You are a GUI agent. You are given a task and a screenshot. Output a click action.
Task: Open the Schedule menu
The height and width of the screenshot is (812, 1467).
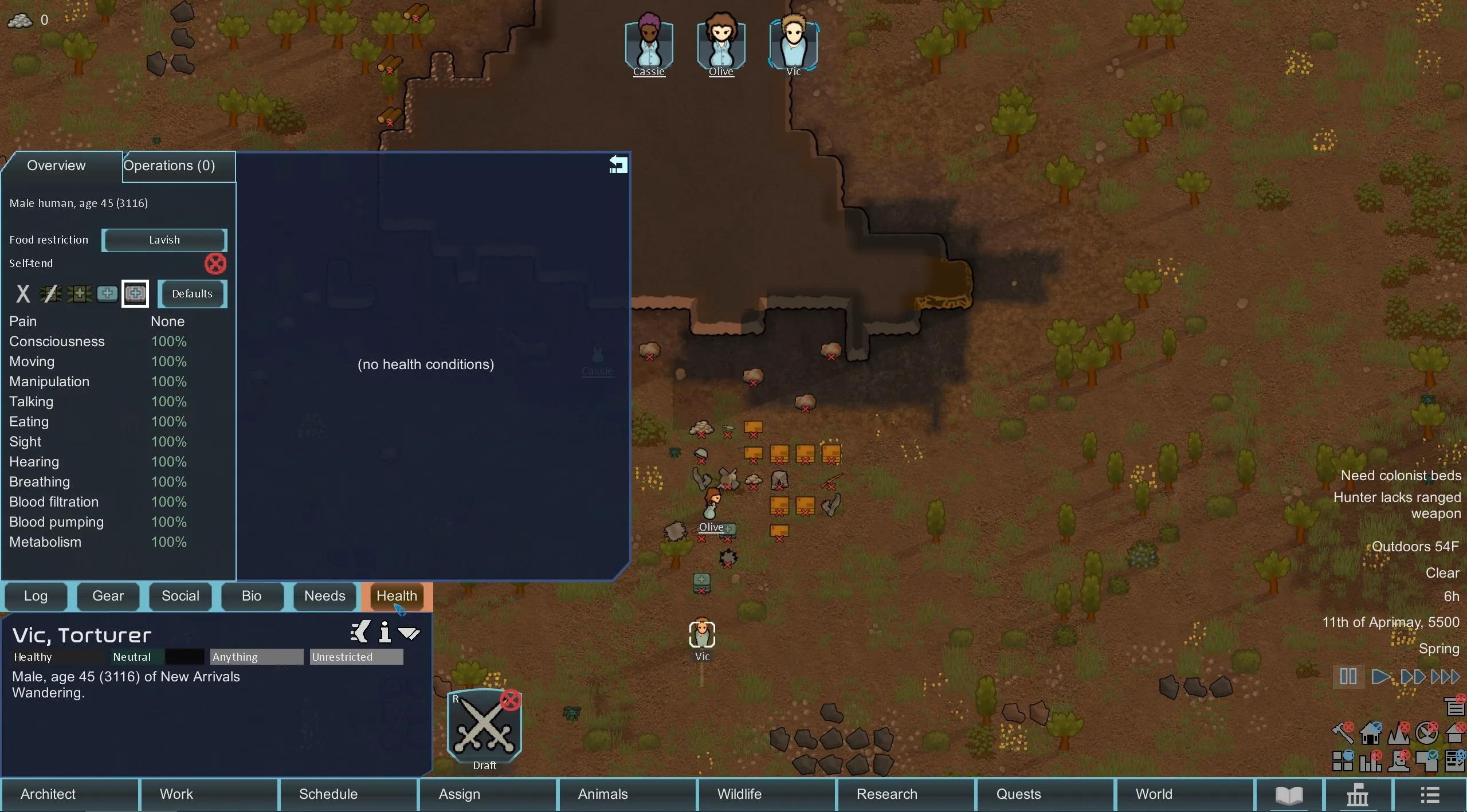[x=328, y=794]
